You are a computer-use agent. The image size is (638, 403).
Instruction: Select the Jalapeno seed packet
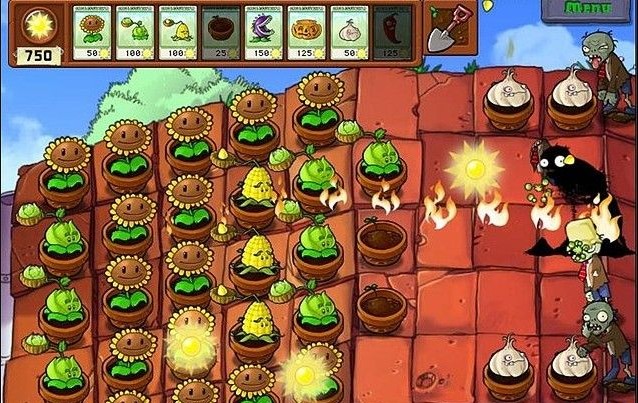coord(393,34)
